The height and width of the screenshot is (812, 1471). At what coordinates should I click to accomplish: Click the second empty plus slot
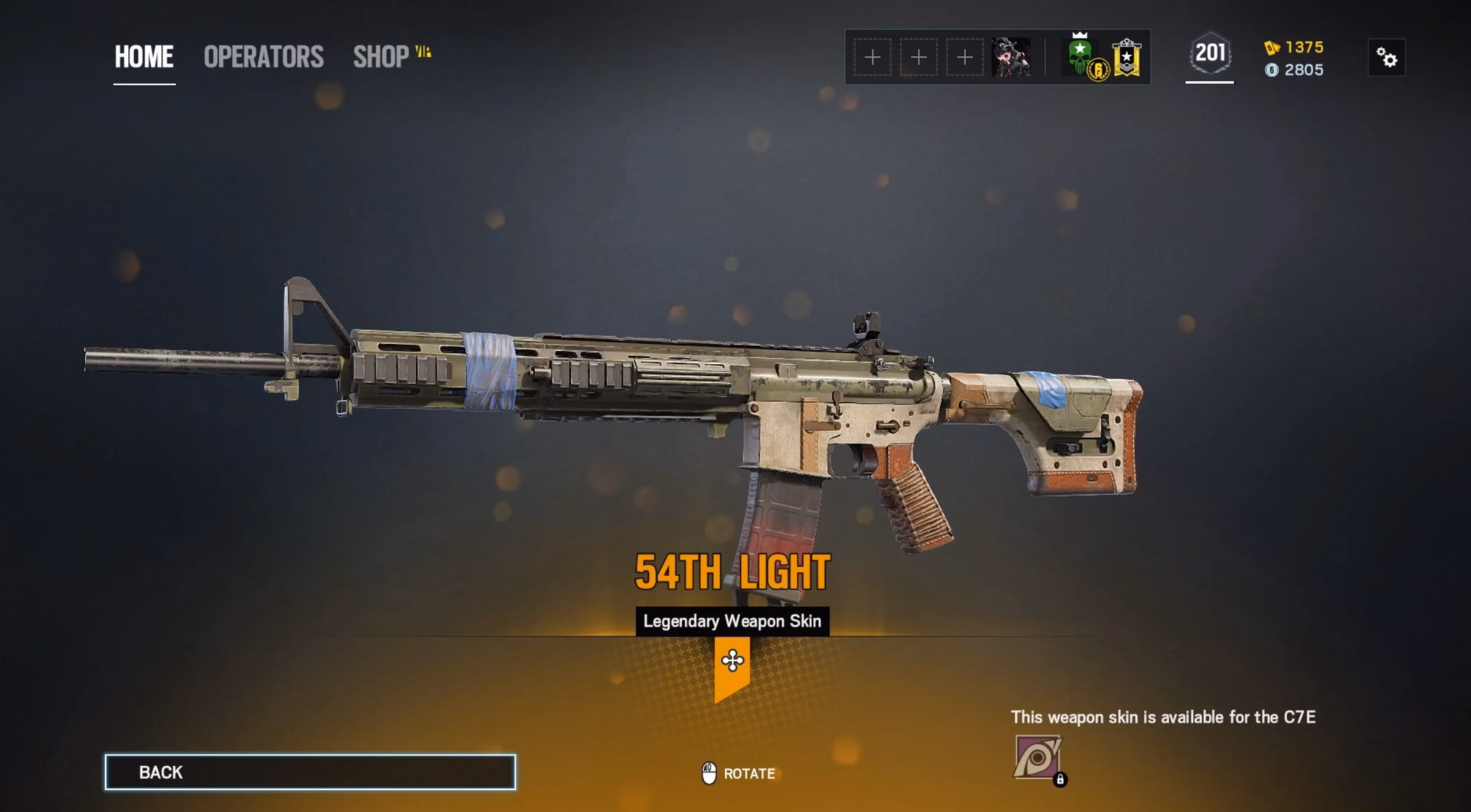[x=918, y=57]
